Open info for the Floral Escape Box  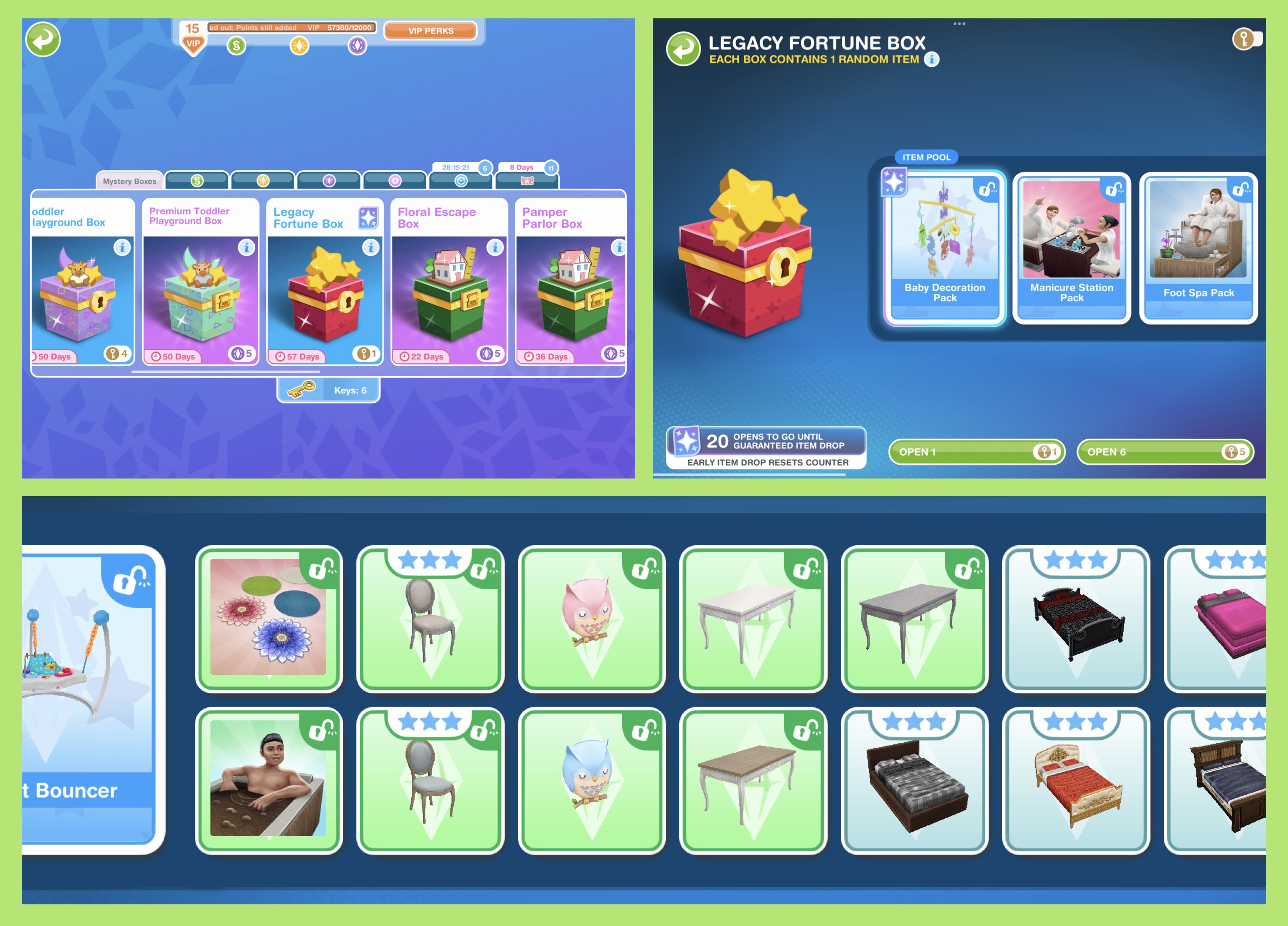[495, 248]
